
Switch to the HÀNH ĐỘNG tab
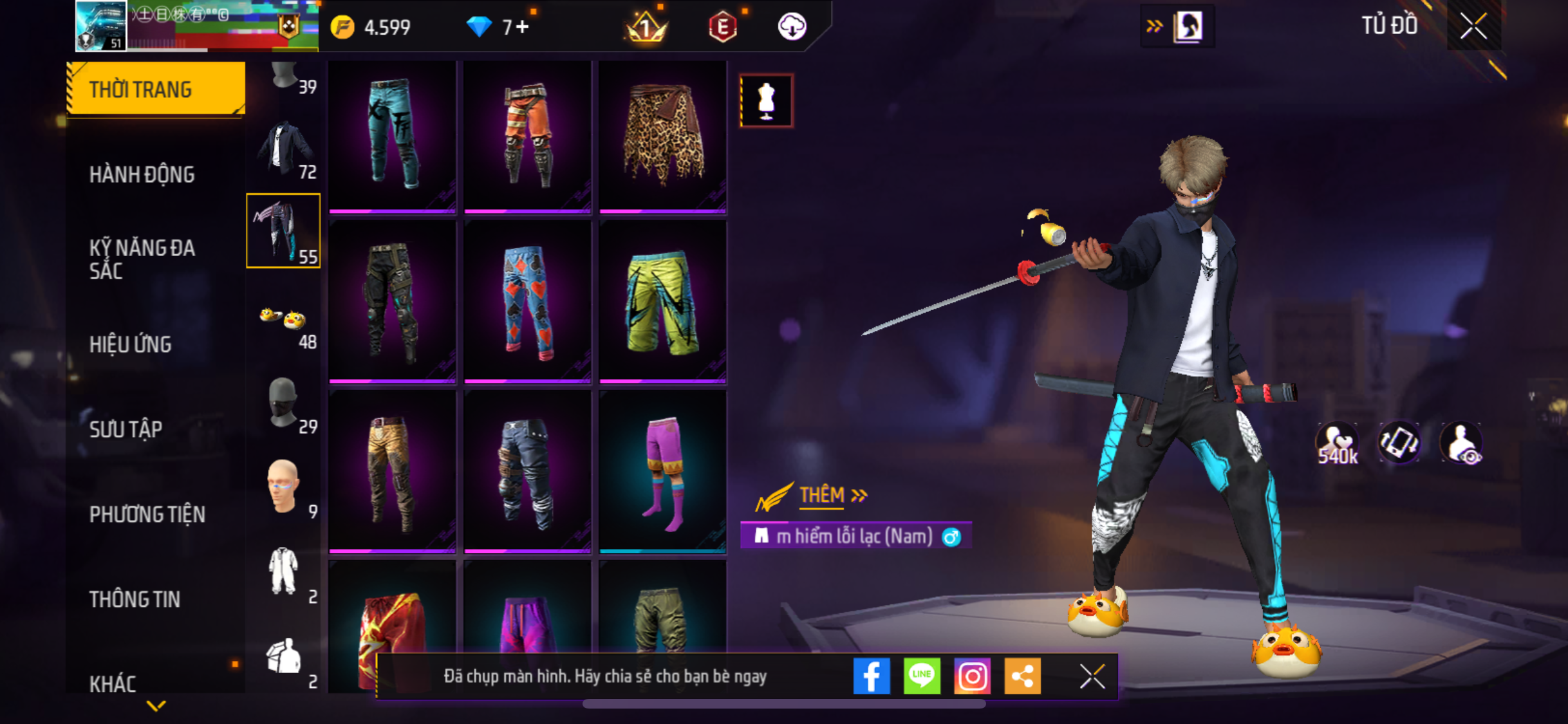pos(142,174)
